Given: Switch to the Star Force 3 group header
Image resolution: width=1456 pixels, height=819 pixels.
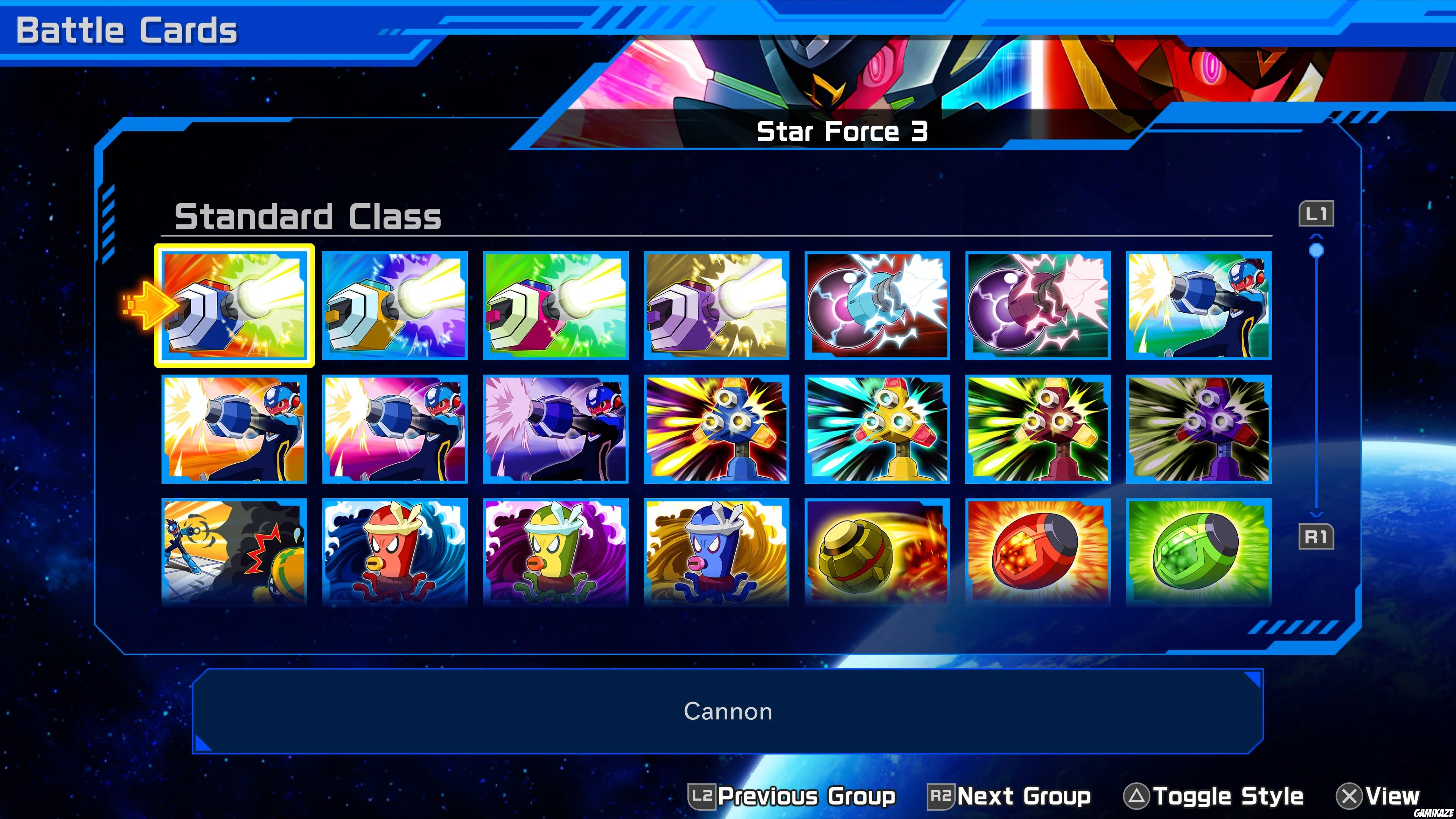Looking at the screenshot, I should [842, 131].
